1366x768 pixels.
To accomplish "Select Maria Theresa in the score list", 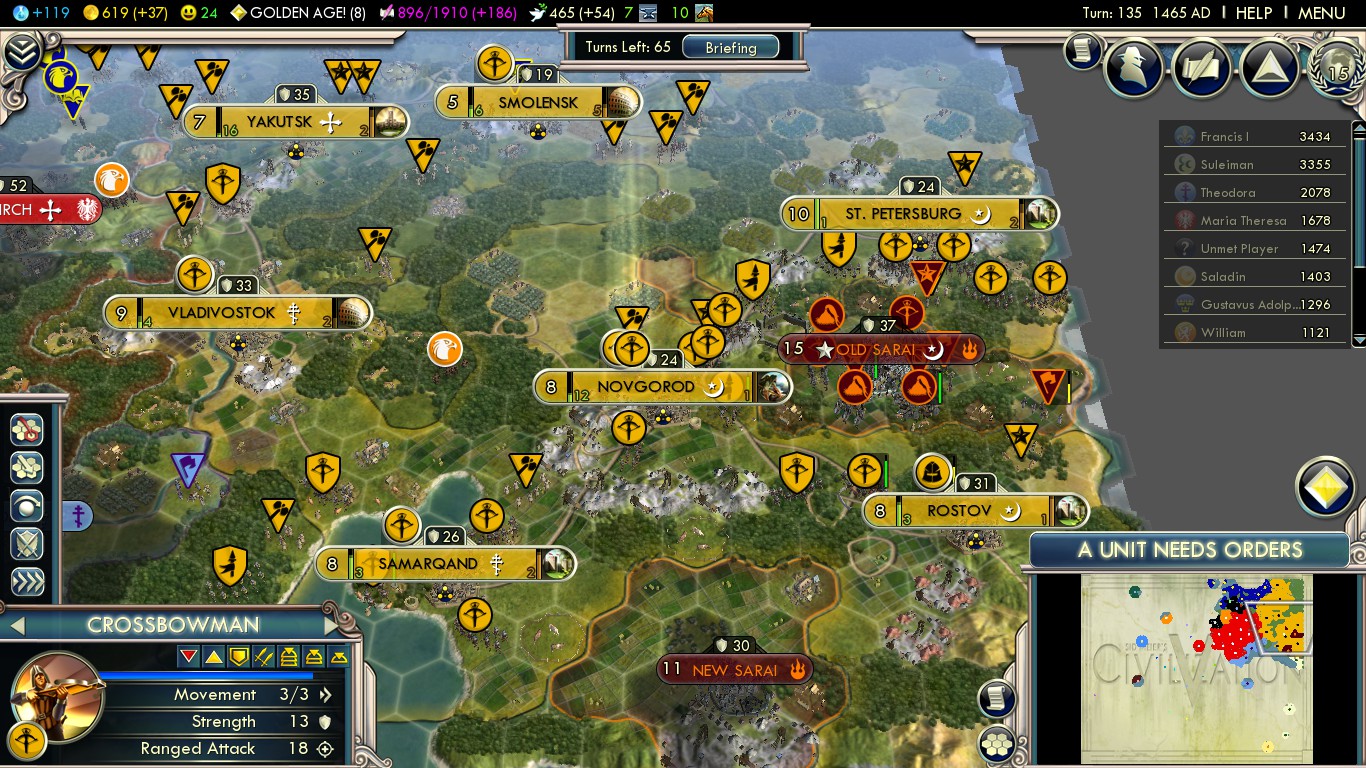I will pos(1243,221).
